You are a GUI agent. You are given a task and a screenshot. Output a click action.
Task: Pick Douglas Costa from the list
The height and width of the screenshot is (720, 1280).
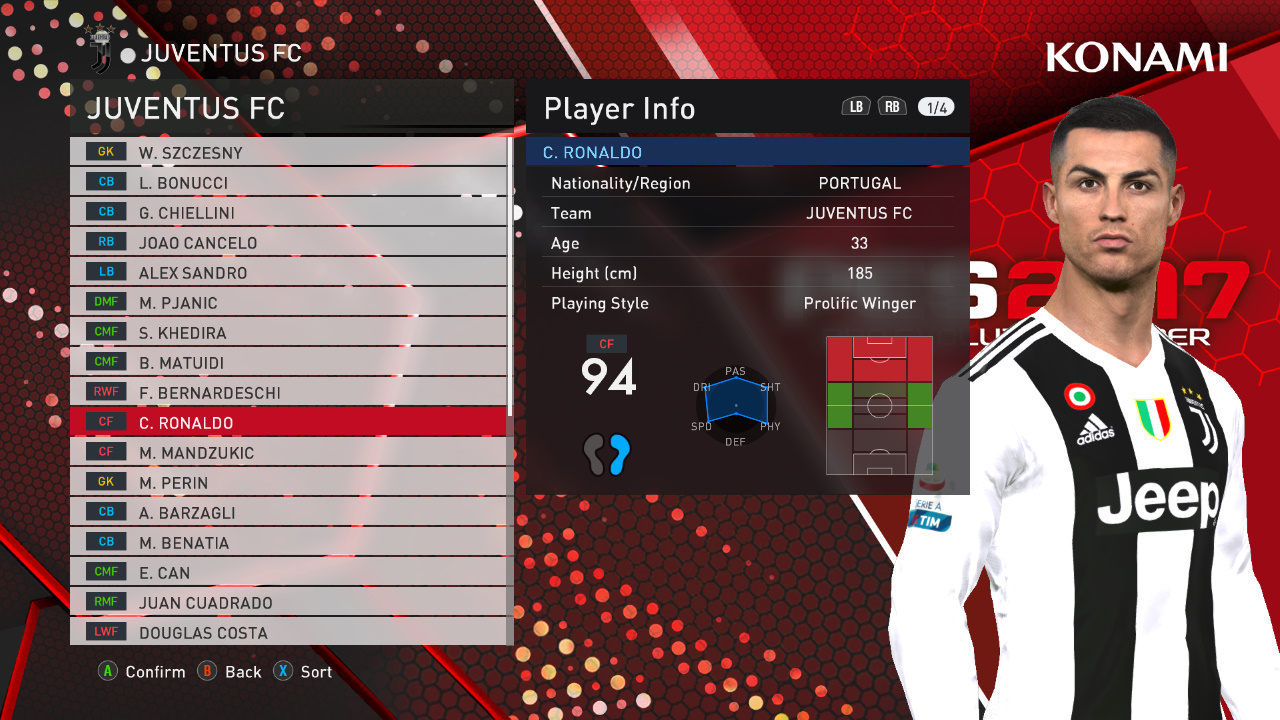click(x=288, y=632)
